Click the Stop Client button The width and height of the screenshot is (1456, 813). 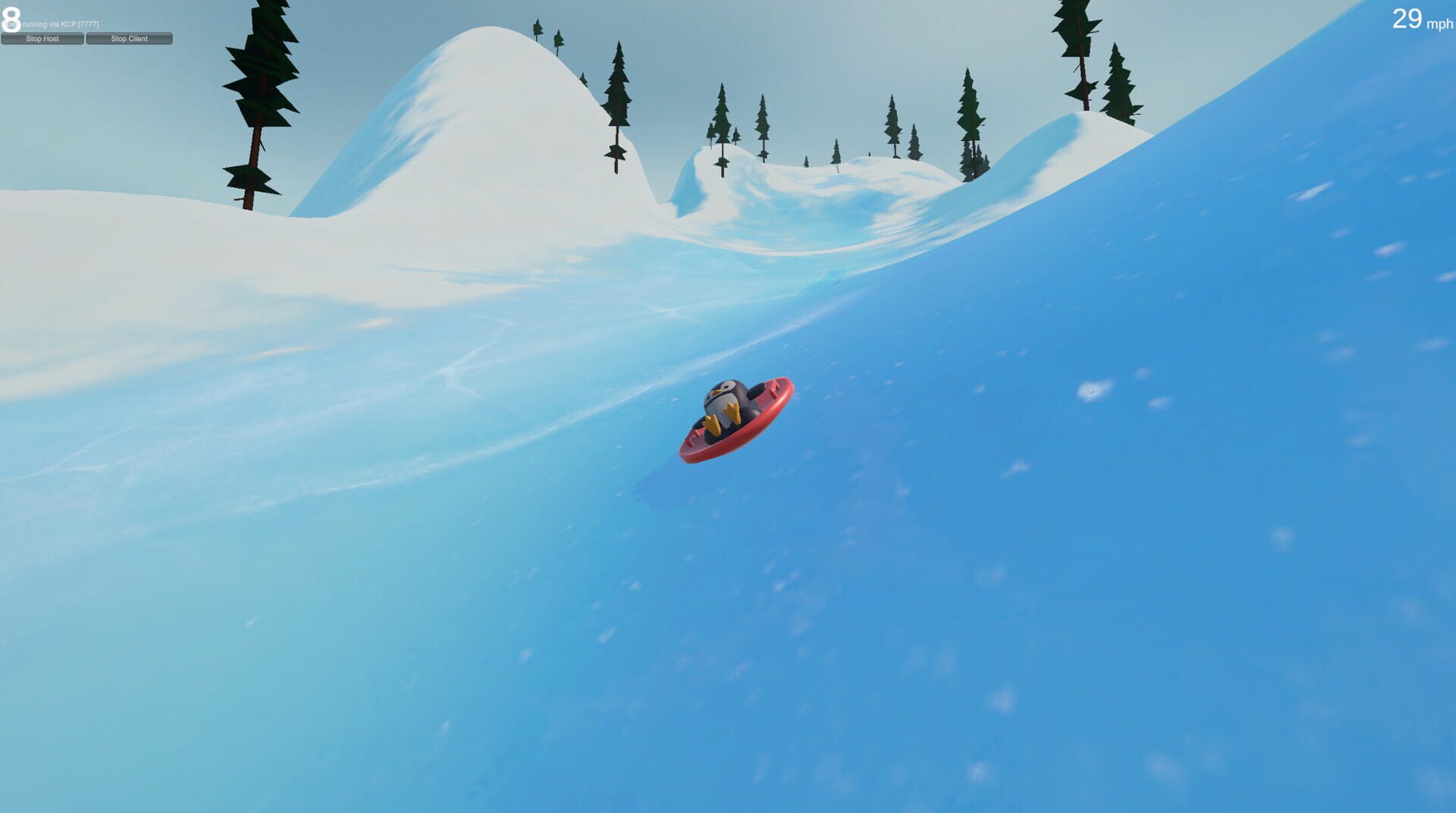[x=130, y=37]
